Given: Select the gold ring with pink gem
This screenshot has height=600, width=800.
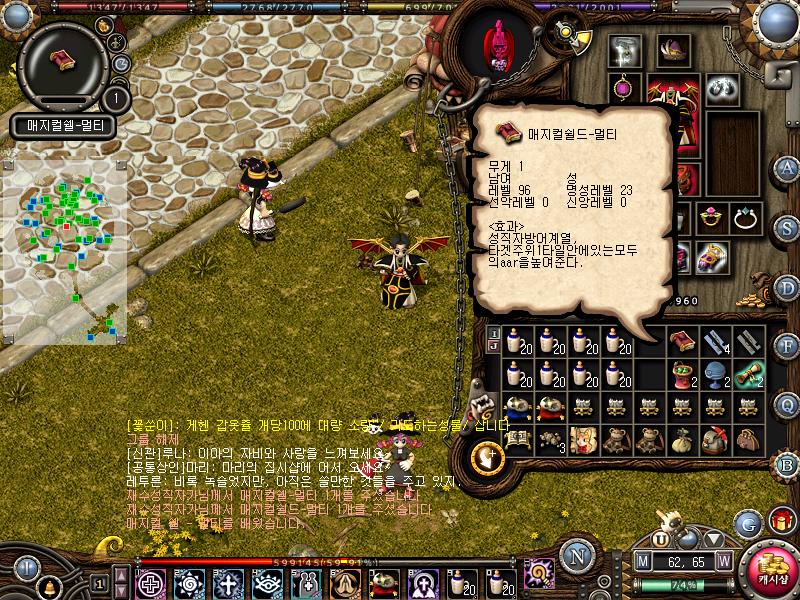Looking at the screenshot, I should (711, 217).
